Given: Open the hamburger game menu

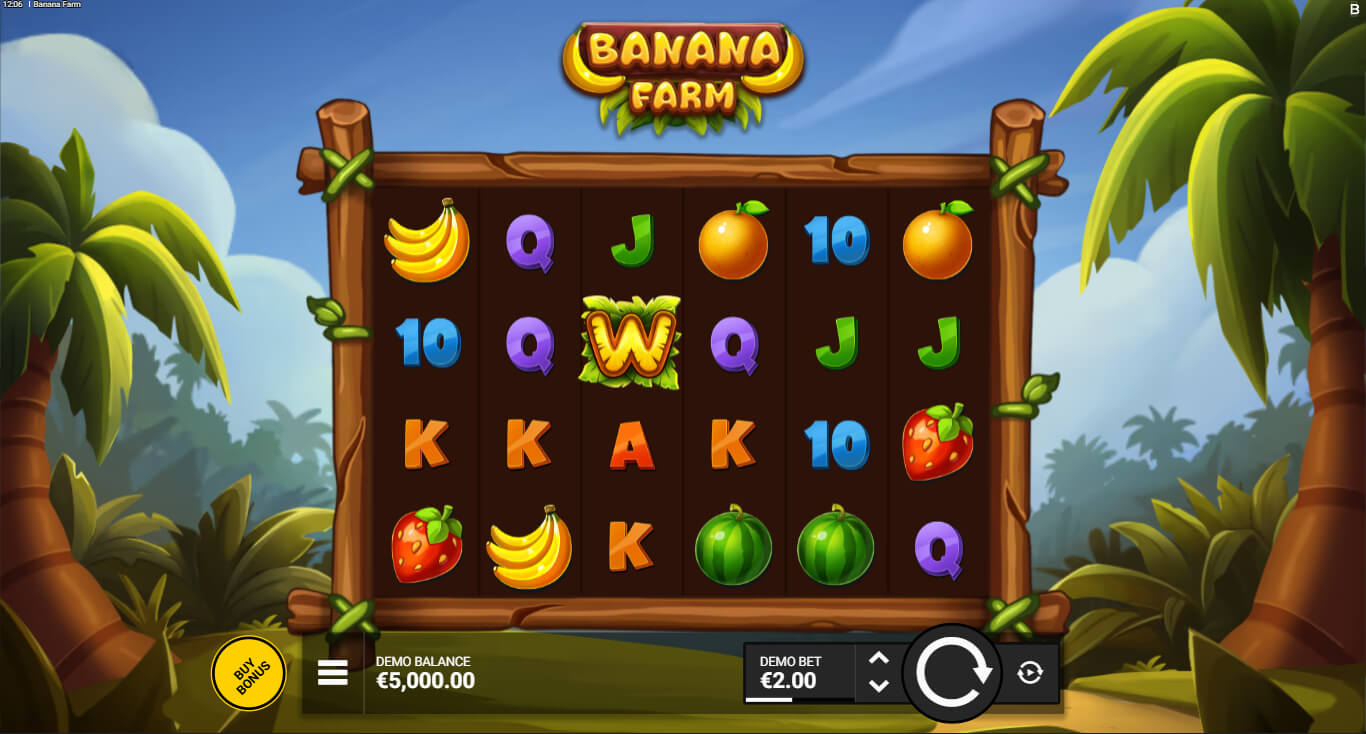Looking at the screenshot, I should coord(331,672).
